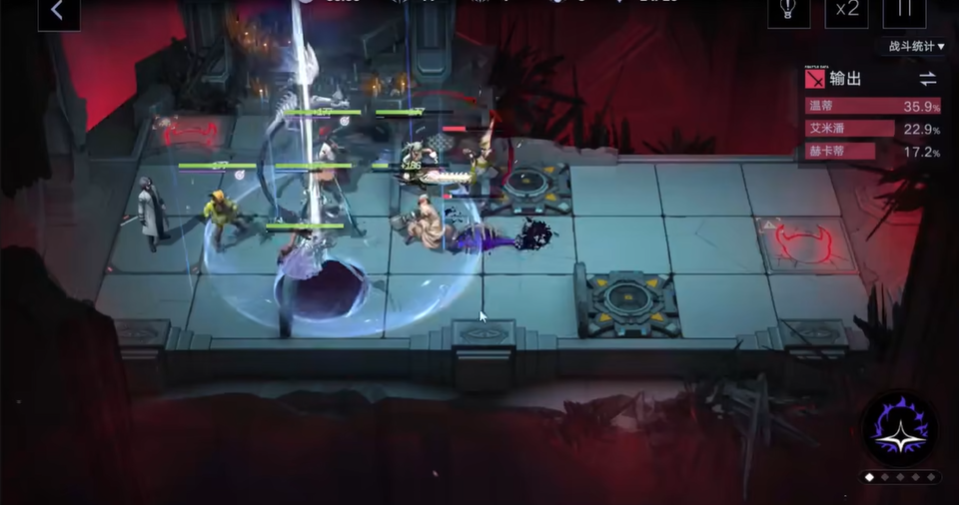Toggle the x2 game speed
Image resolution: width=959 pixels, height=505 pixels.
846,12
